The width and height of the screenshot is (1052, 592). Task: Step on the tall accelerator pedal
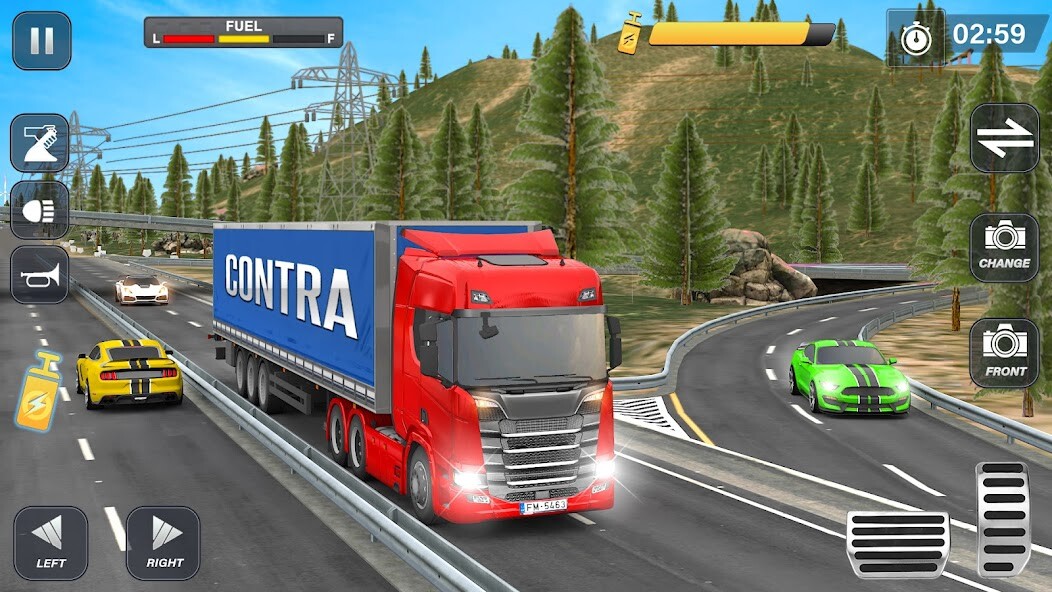1003,518
